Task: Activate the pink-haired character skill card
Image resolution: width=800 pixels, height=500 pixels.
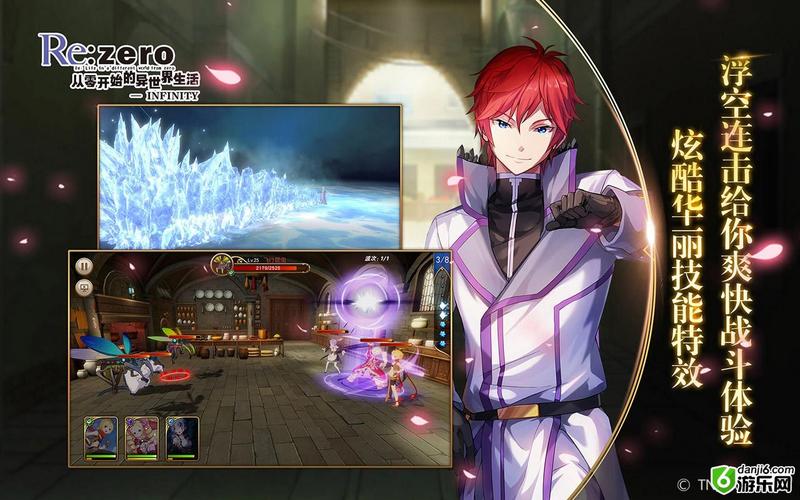Action: pos(141,433)
